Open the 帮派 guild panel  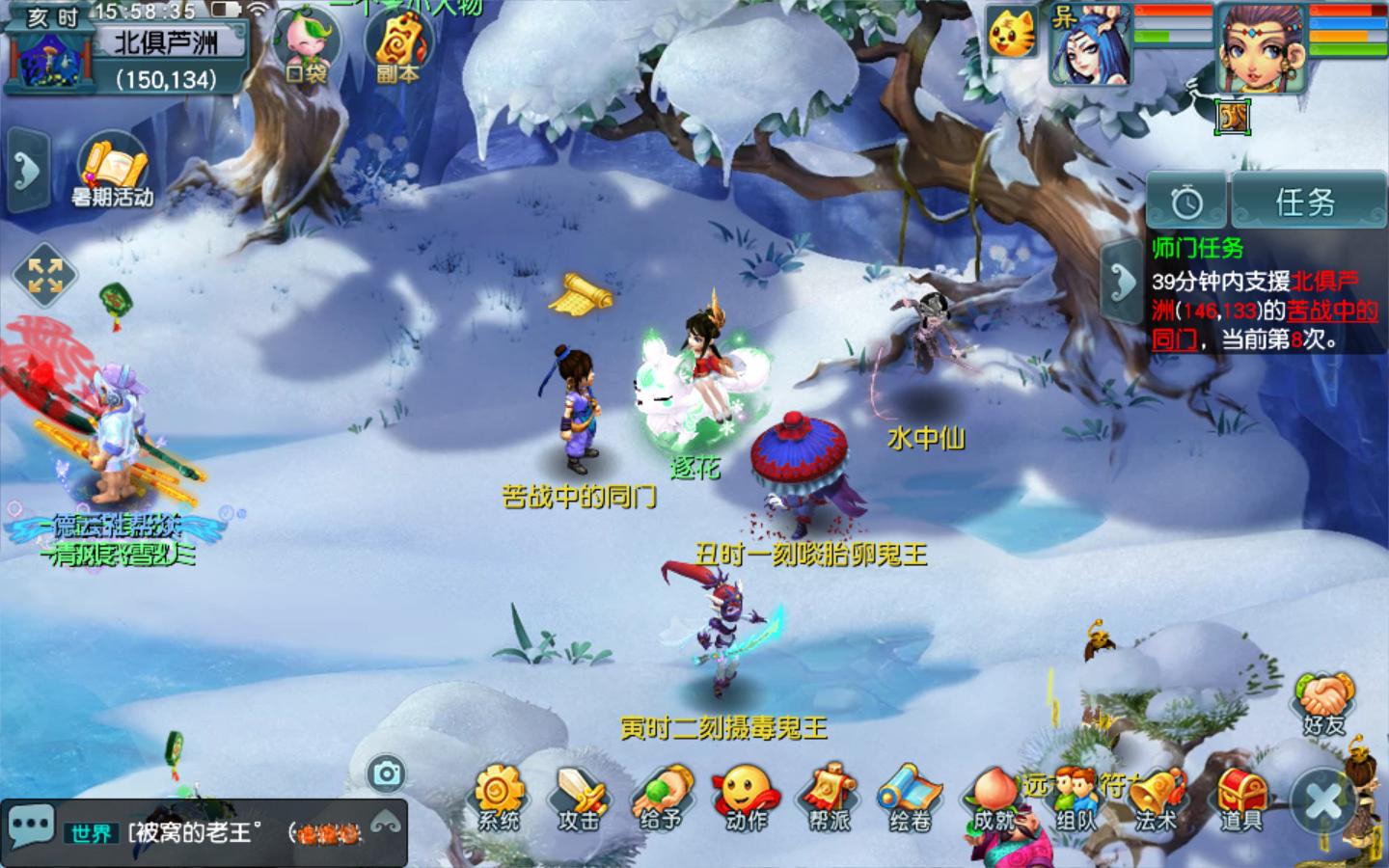pyautogui.click(x=829, y=797)
